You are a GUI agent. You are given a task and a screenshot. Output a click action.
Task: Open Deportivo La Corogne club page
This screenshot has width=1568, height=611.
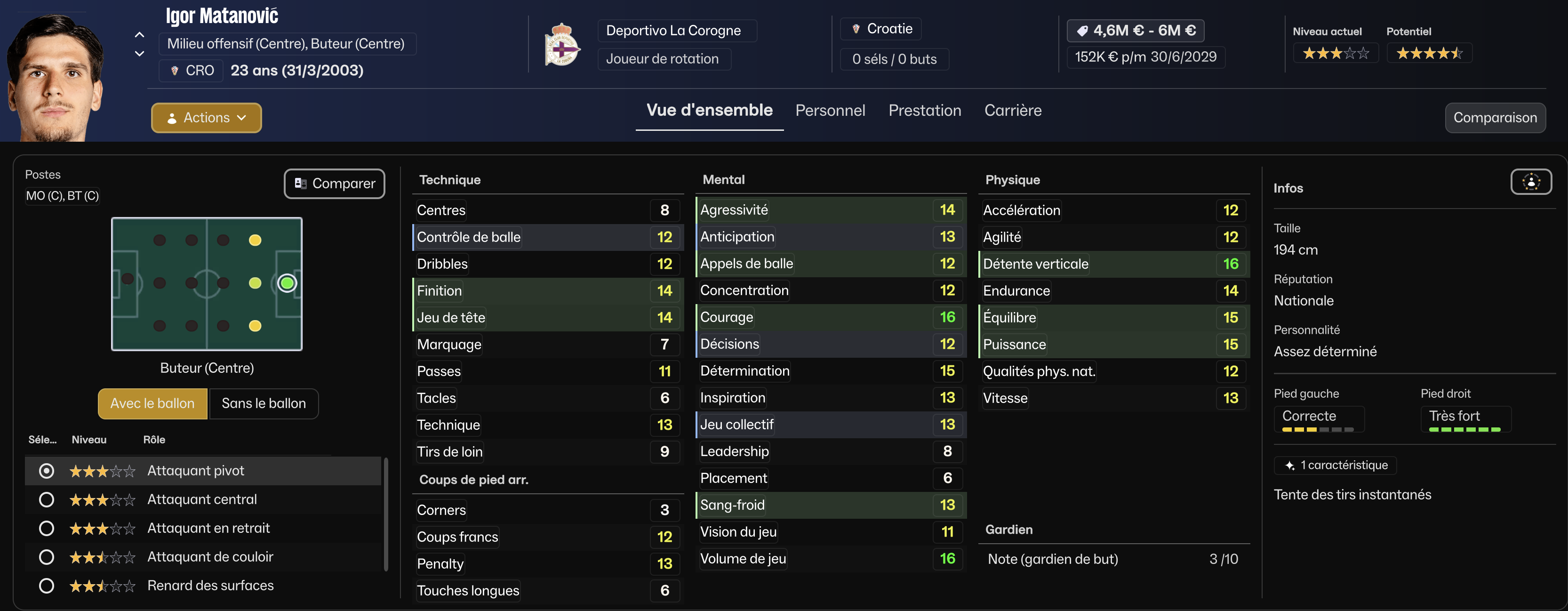tap(673, 31)
